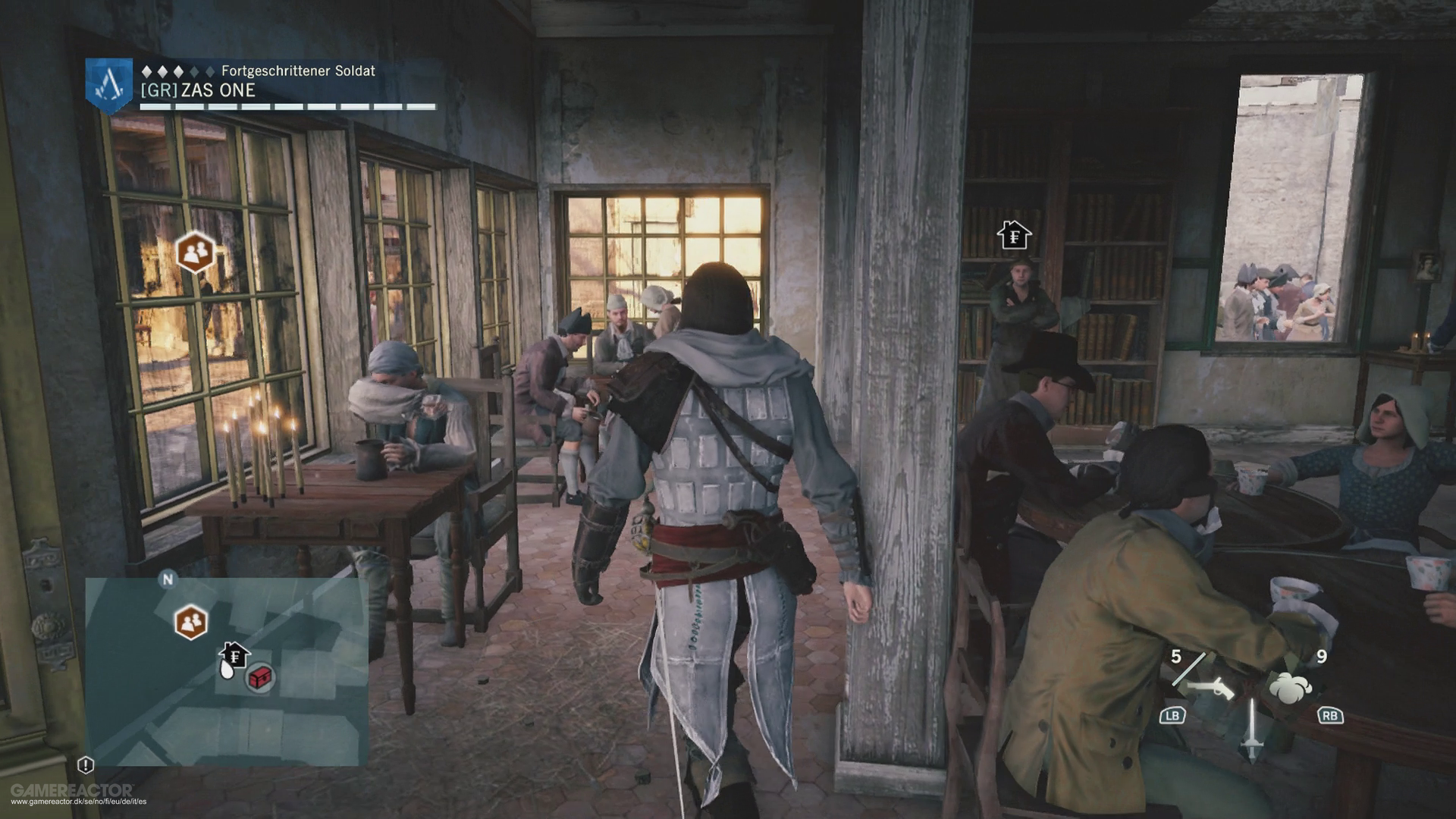Click the water droplet marker on the minimap
Screen dimensions: 1456x819
pos(227,670)
